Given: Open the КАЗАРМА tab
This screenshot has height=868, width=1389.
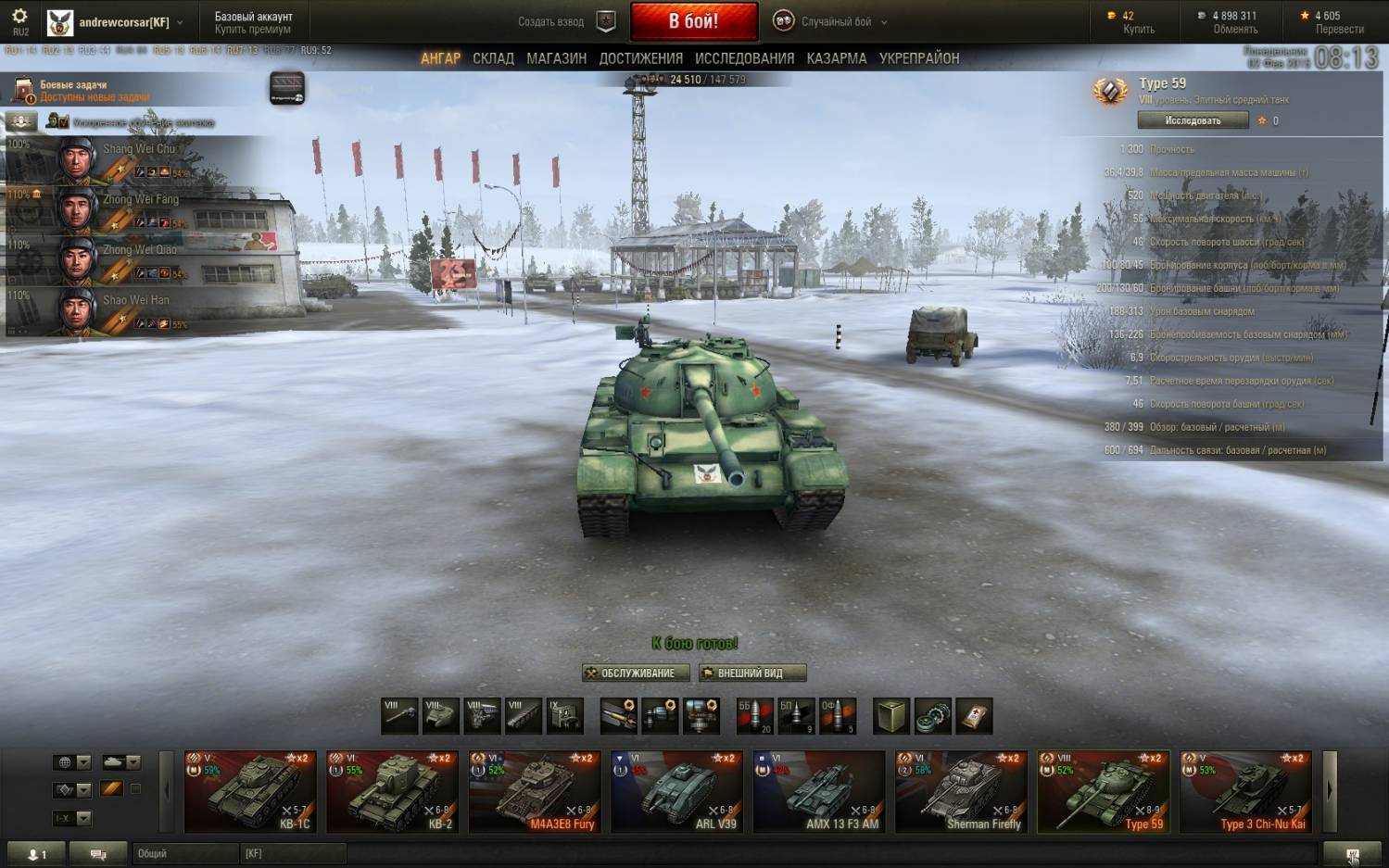Looking at the screenshot, I should pos(836,58).
